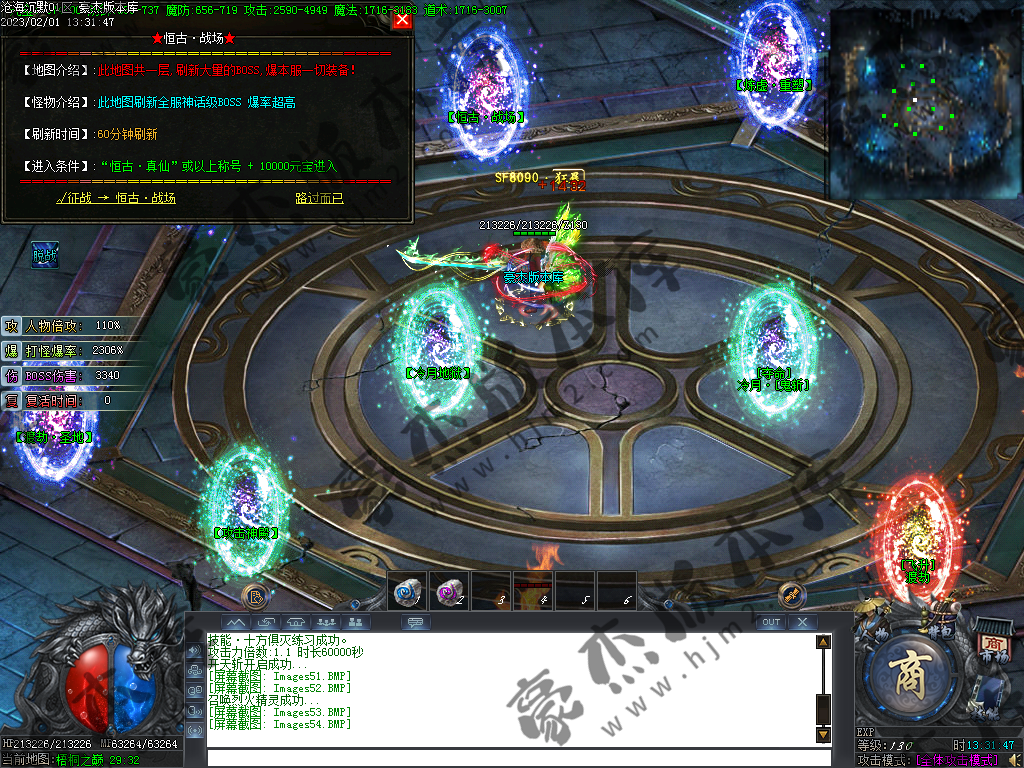
Task: Click the round satellite icon button
Action: pyautogui.click(x=791, y=594)
